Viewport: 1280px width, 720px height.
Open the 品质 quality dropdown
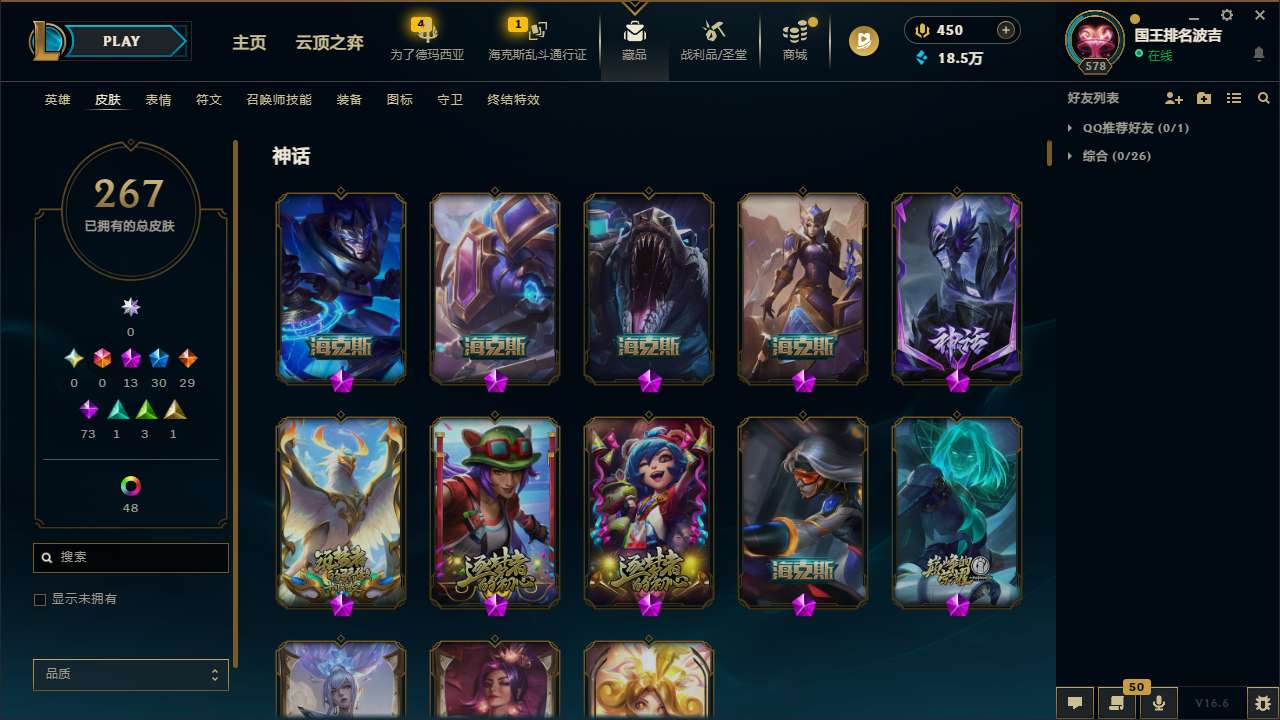(x=130, y=674)
